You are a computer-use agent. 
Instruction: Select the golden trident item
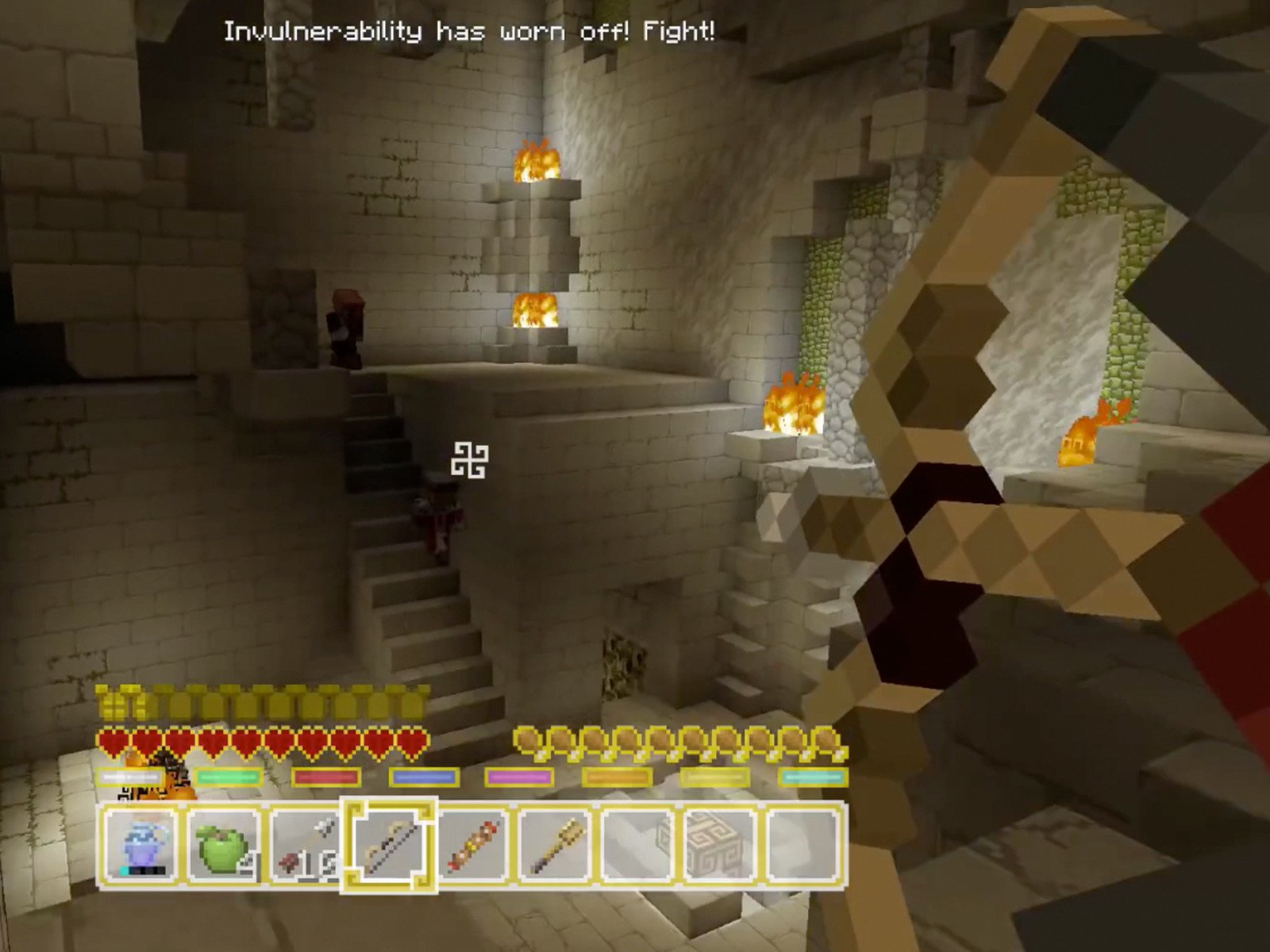557,847
